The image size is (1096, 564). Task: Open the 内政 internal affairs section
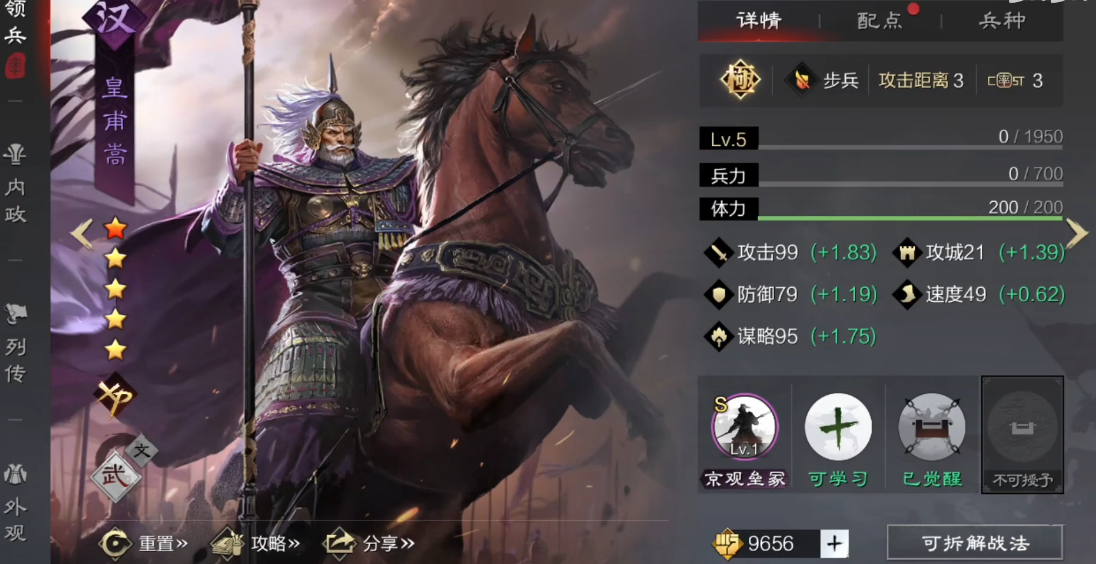tap(15, 186)
